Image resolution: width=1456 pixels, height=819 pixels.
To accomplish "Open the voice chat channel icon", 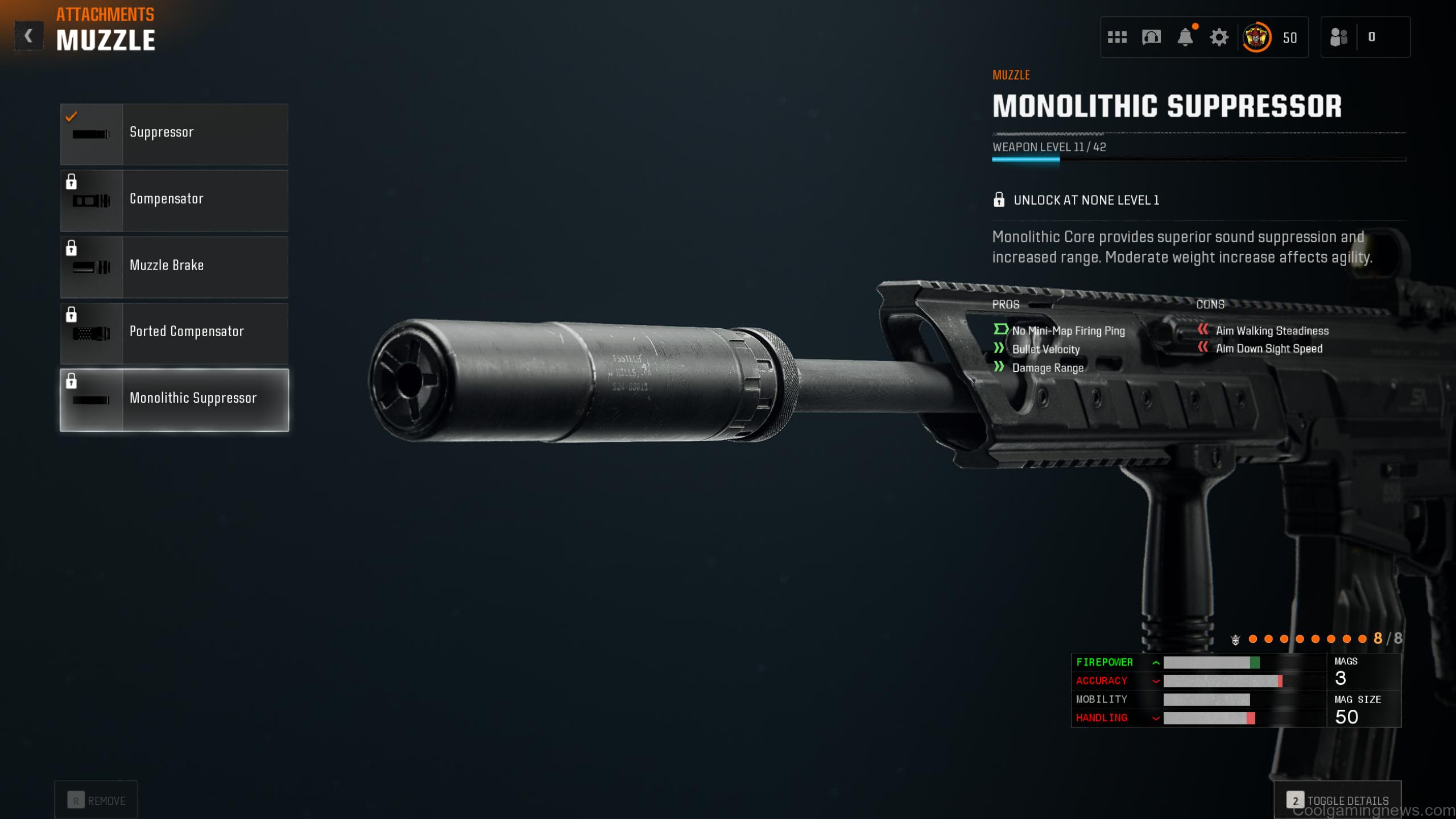I will (1151, 37).
